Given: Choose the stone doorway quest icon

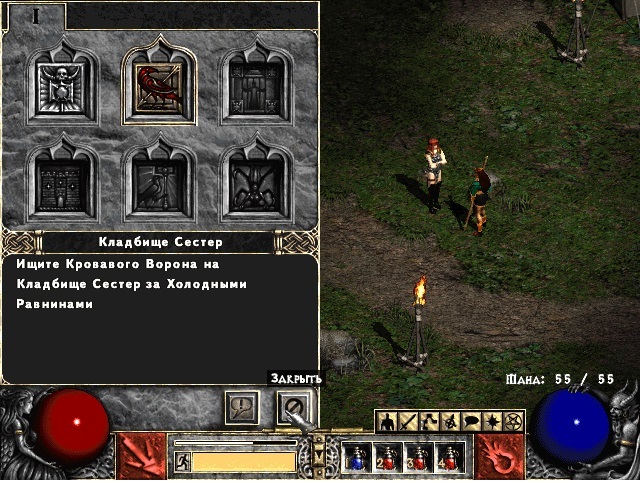Looking at the screenshot, I should tap(256, 87).
